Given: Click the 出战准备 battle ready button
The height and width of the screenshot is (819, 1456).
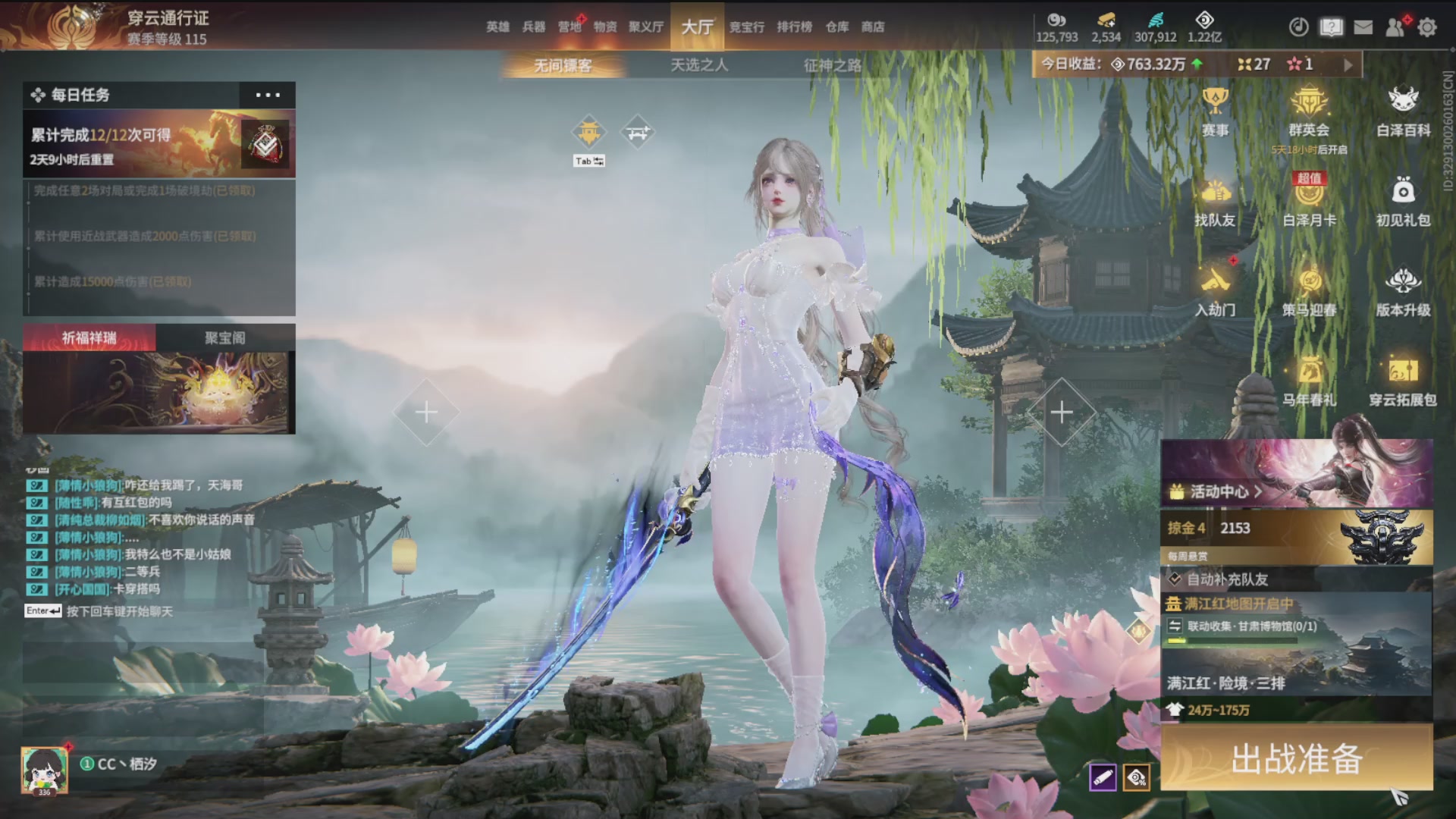Looking at the screenshot, I should [1297, 758].
